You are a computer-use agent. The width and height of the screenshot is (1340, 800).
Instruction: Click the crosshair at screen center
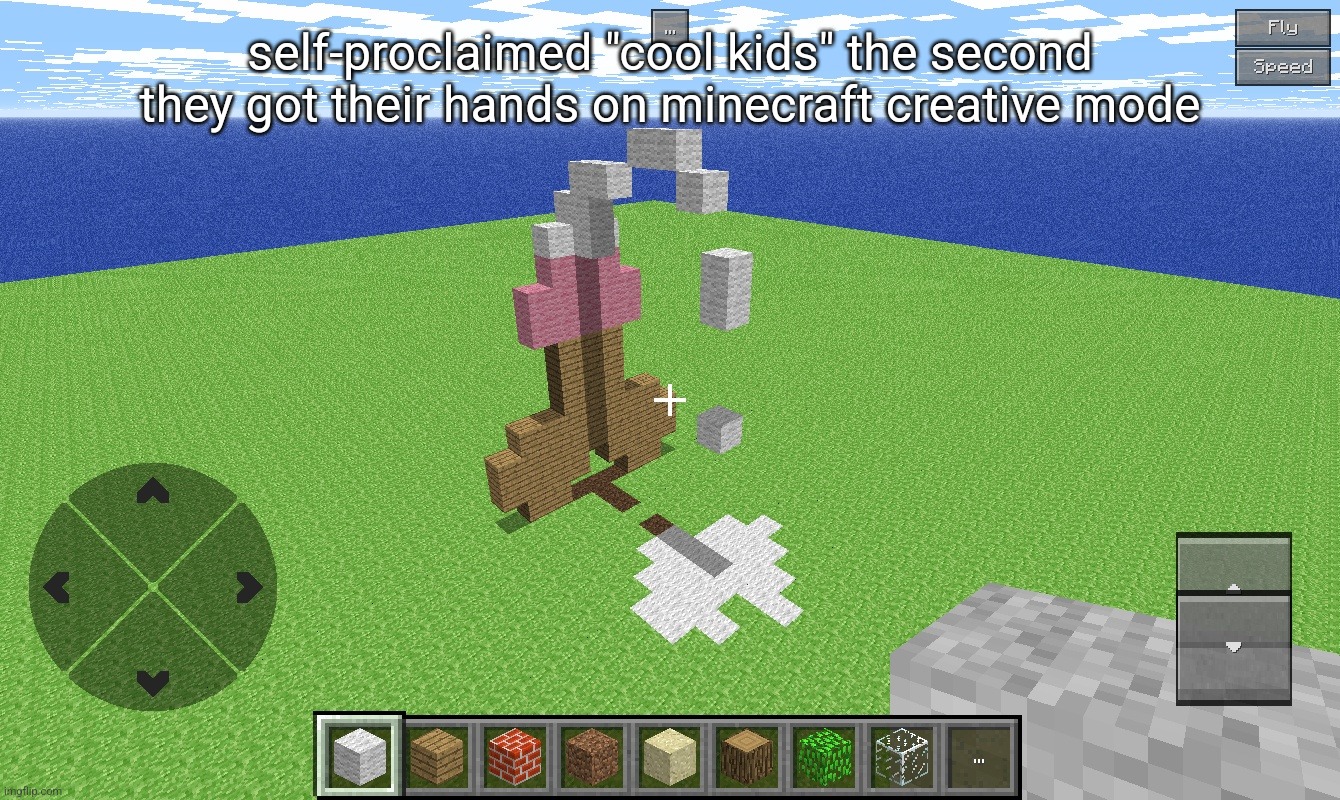[x=668, y=400]
